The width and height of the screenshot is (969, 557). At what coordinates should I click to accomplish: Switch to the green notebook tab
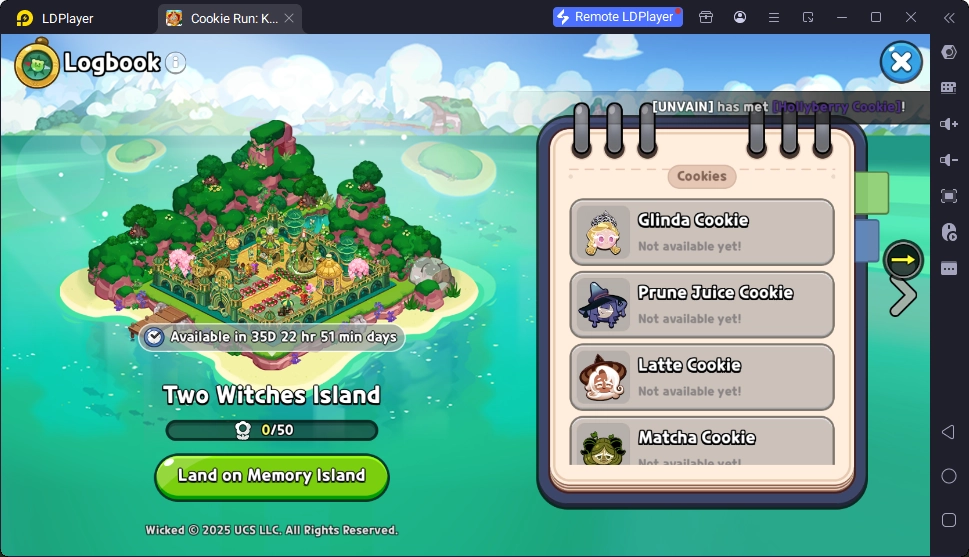[873, 193]
